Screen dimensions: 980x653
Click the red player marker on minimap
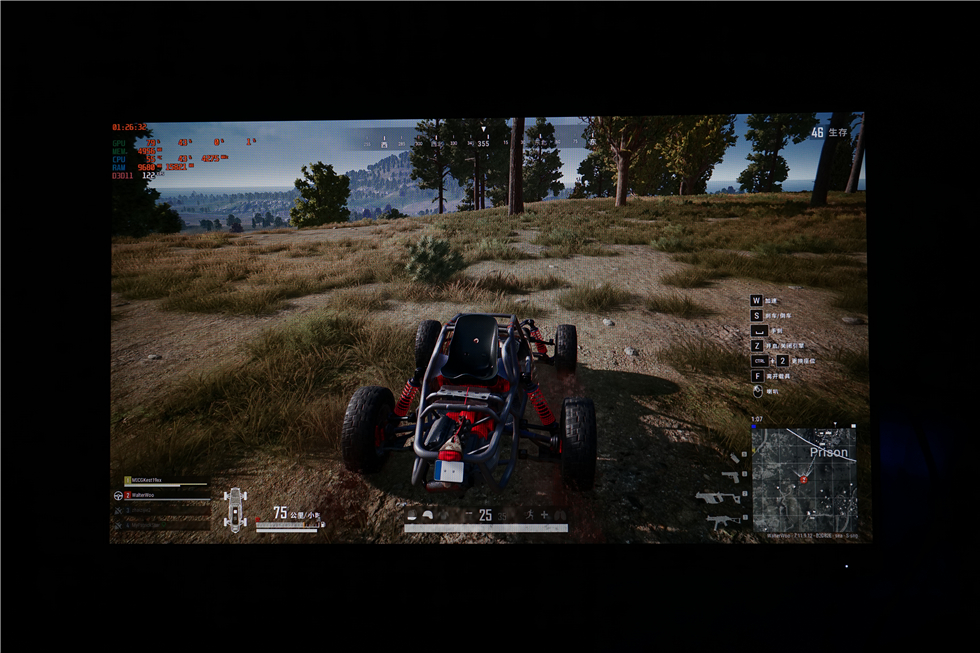coord(803,480)
